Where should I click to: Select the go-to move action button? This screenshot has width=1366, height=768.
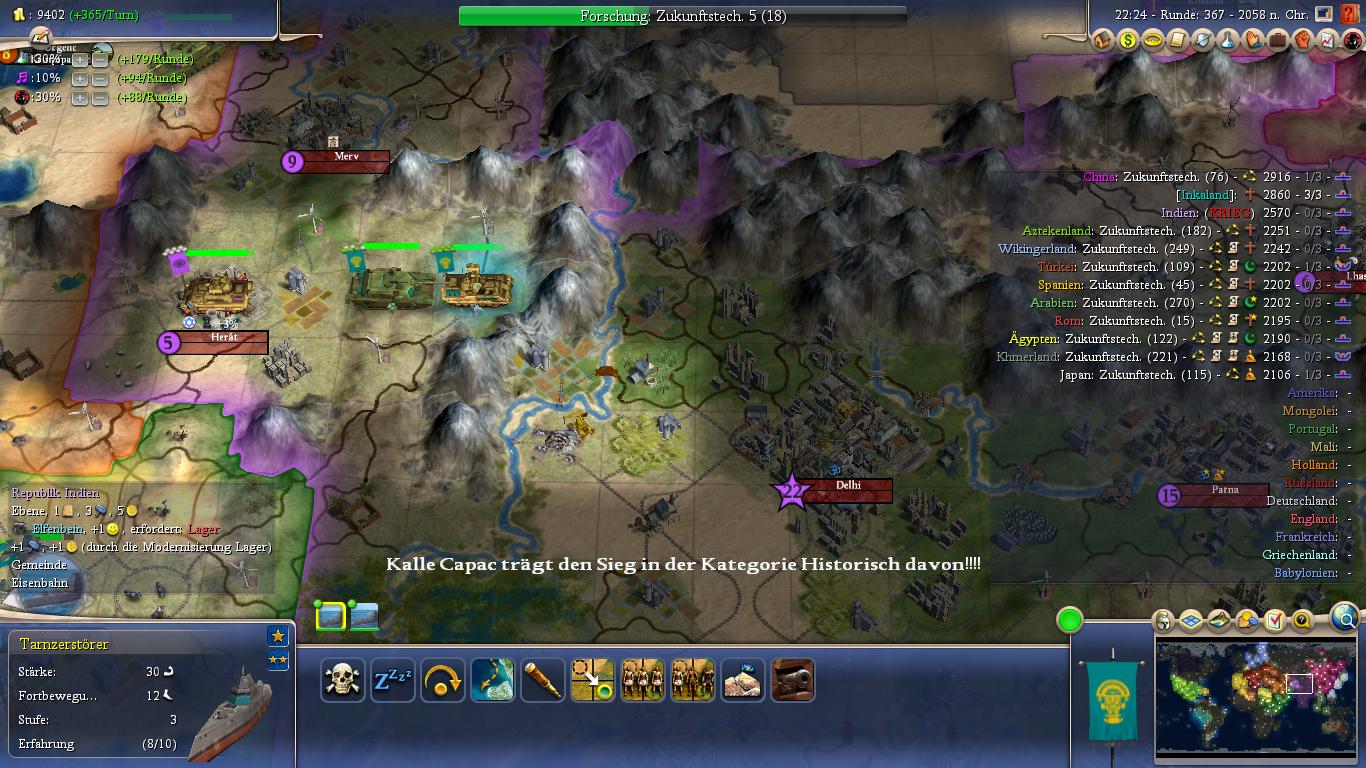593,680
